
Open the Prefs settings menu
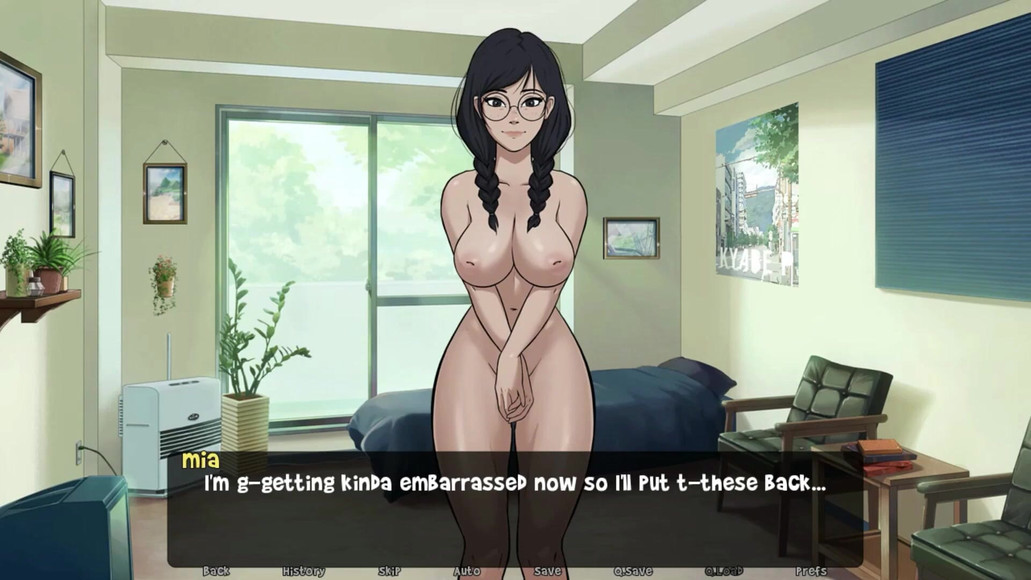811,571
